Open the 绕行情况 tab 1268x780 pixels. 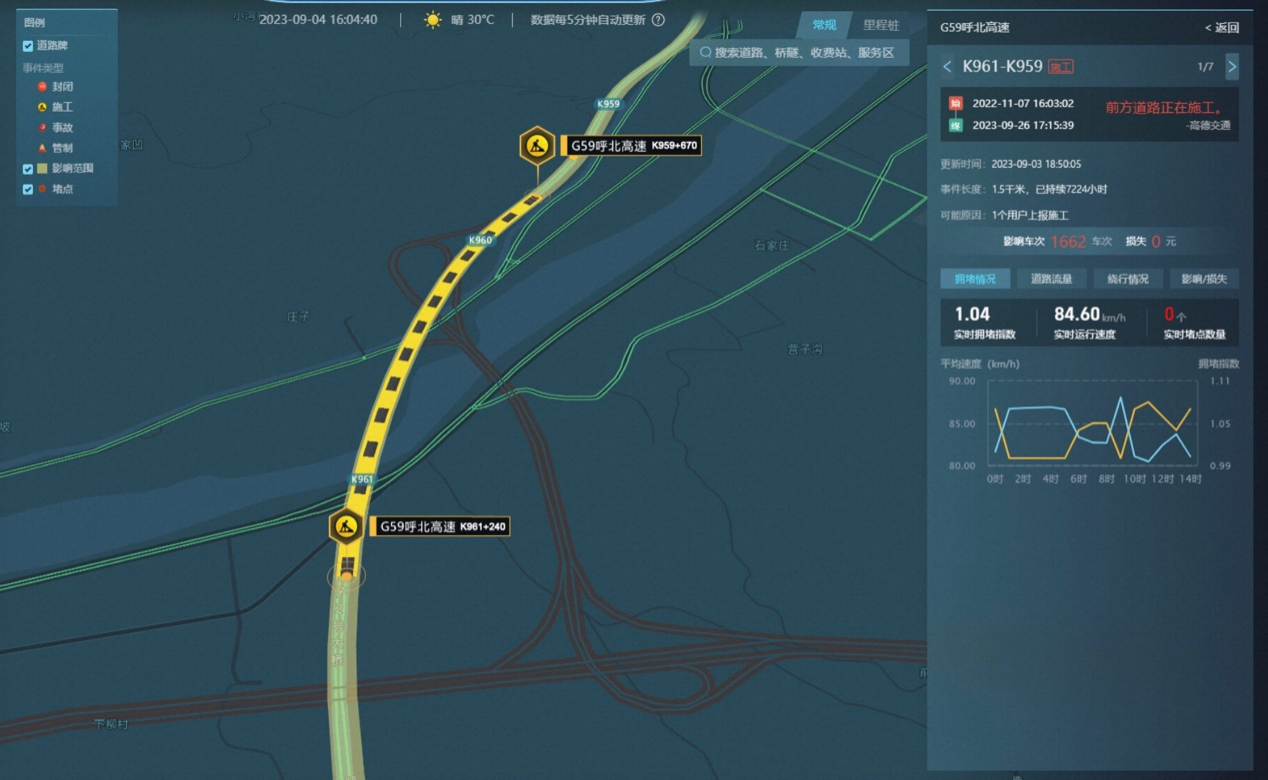1127,279
